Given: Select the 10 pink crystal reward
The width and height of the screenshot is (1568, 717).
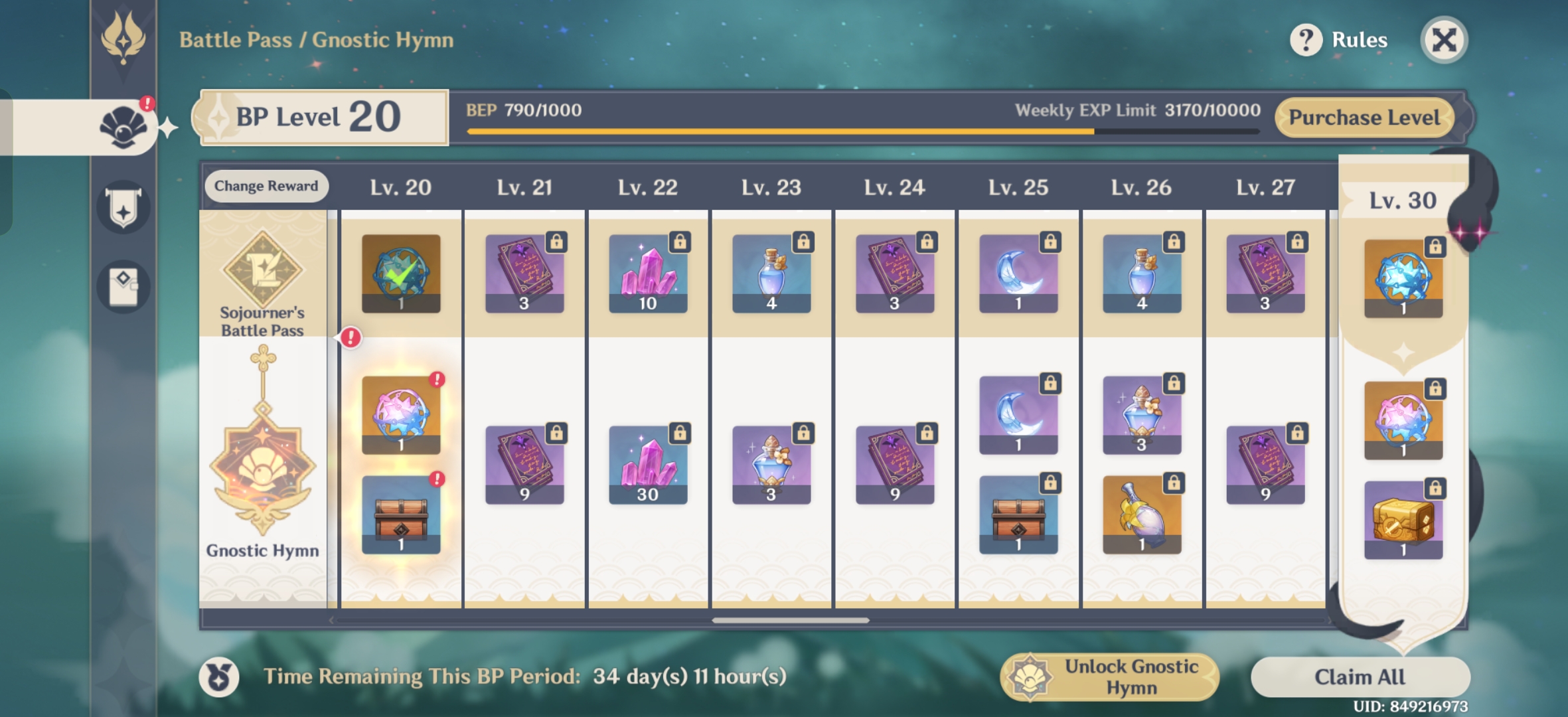Looking at the screenshot, I should pyautogui.click(x=648, y=274).
